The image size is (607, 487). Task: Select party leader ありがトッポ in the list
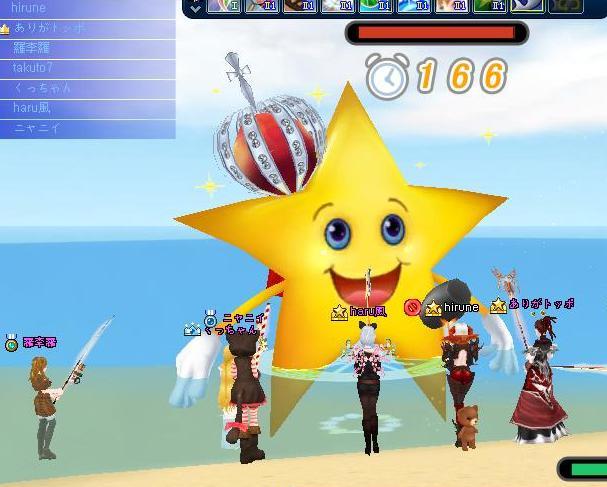[50, 28]
